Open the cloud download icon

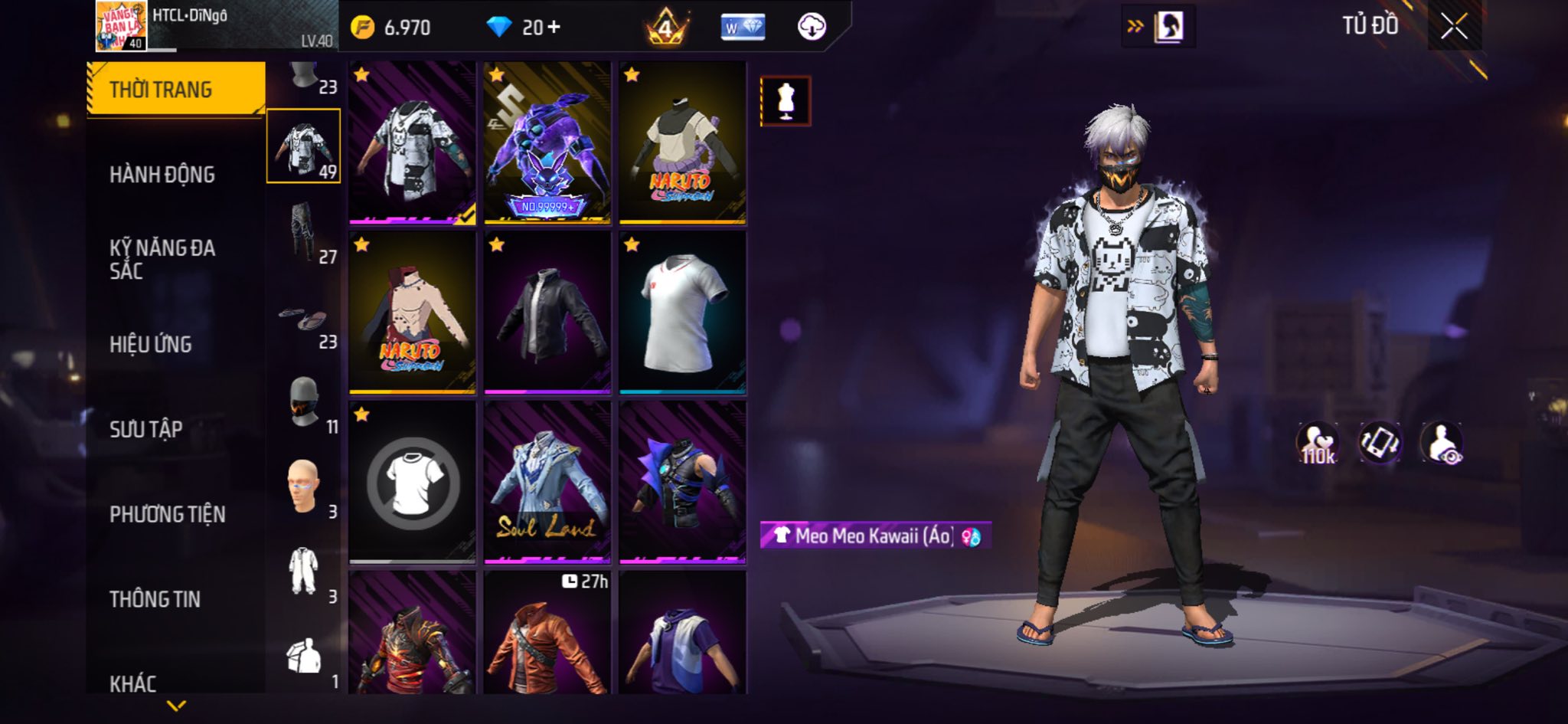point(812,28)
